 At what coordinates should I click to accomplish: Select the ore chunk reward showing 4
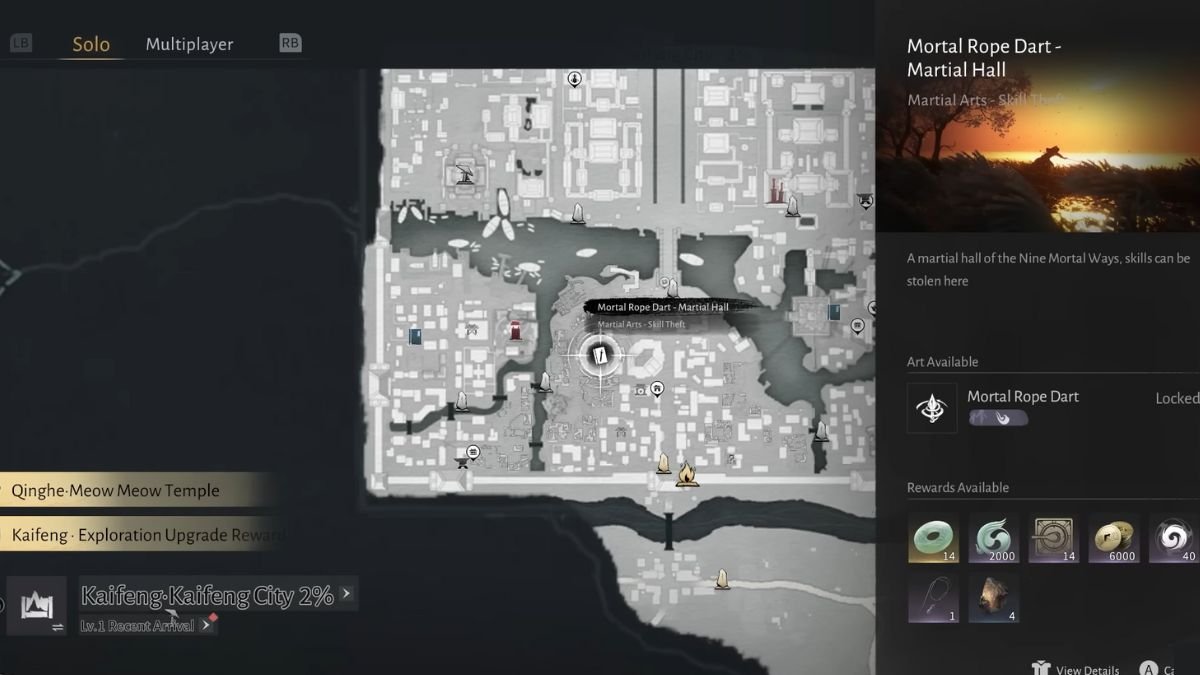[993, 598]
